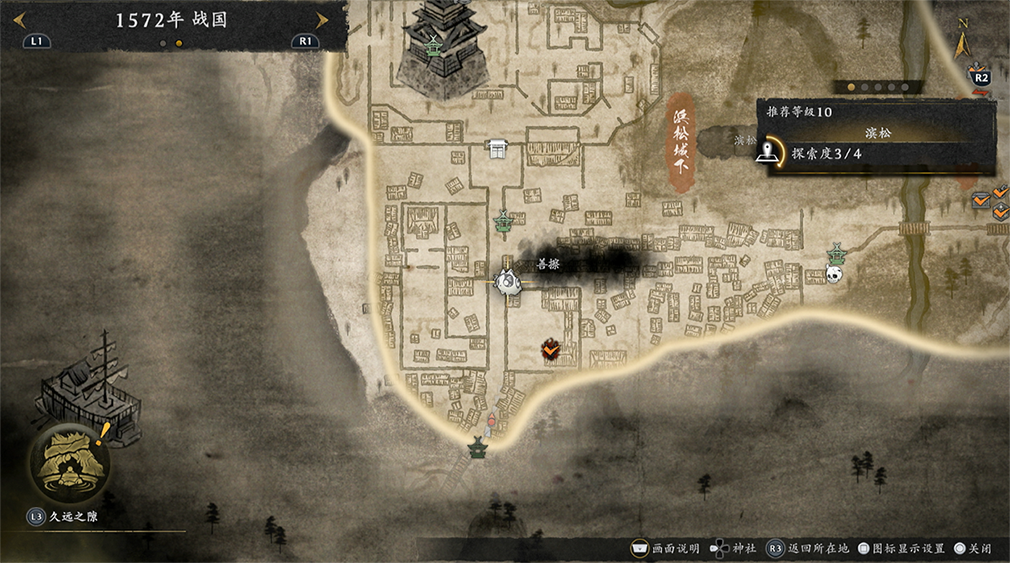This screenshot has width=1010, height=563.
Task: Select the green shrine marker above the skull
Action: 836,253
